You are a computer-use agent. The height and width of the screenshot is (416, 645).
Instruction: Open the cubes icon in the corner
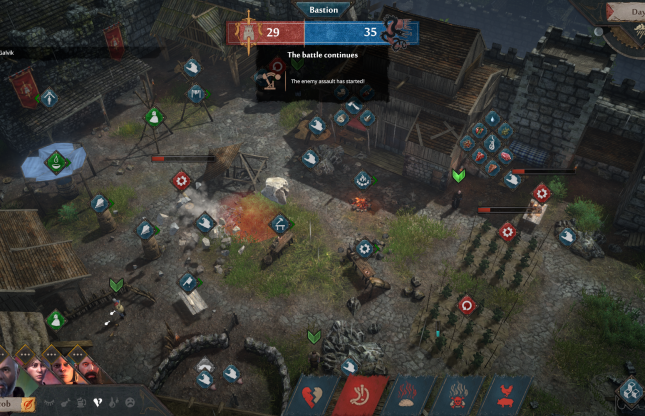click(630, 391)
